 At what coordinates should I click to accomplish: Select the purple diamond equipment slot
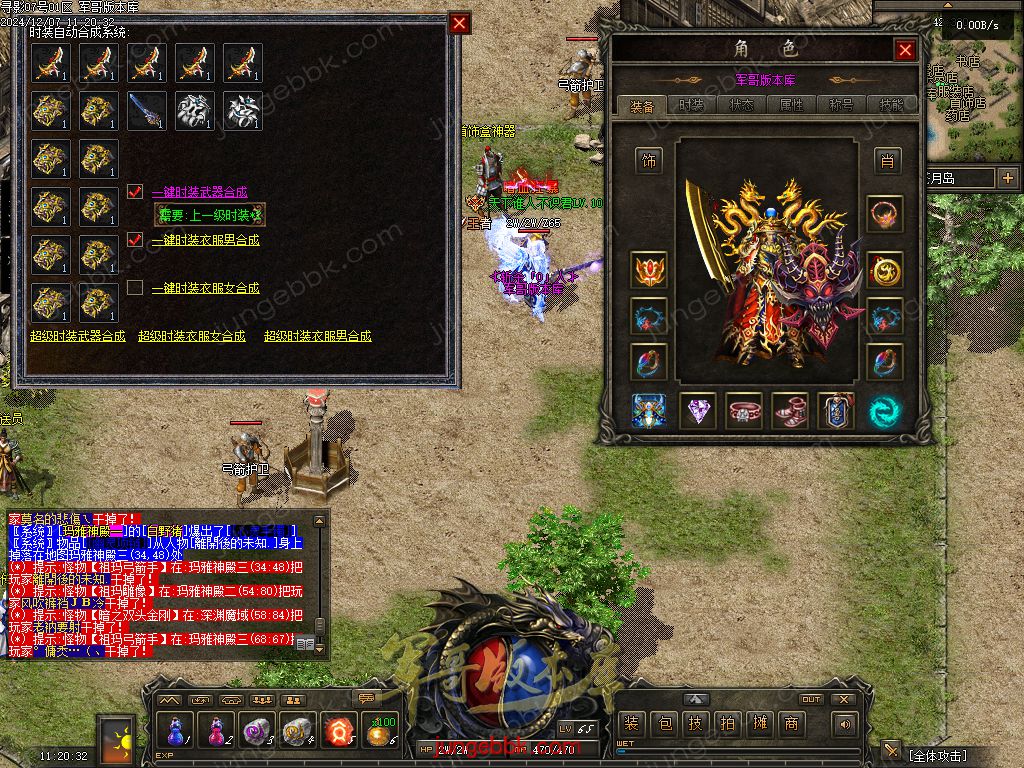(x=697, y=411)
